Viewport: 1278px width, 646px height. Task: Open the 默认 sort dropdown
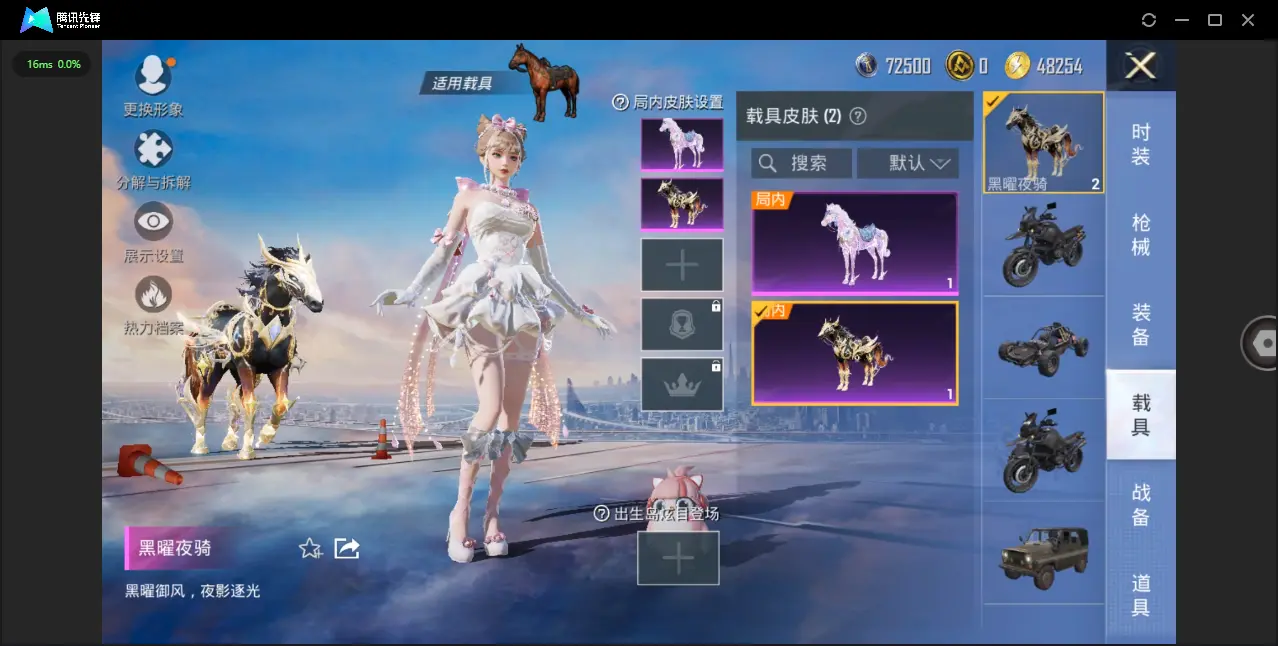click(908, 163)
